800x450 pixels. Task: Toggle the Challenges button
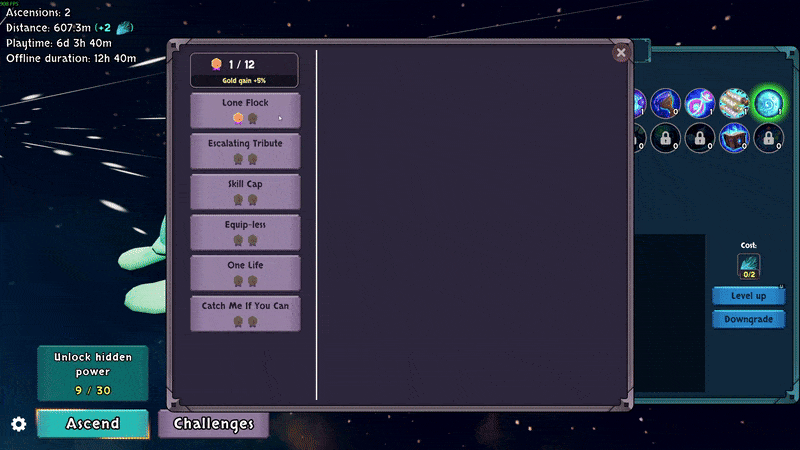pyautogui.click(x=213, y=424)
